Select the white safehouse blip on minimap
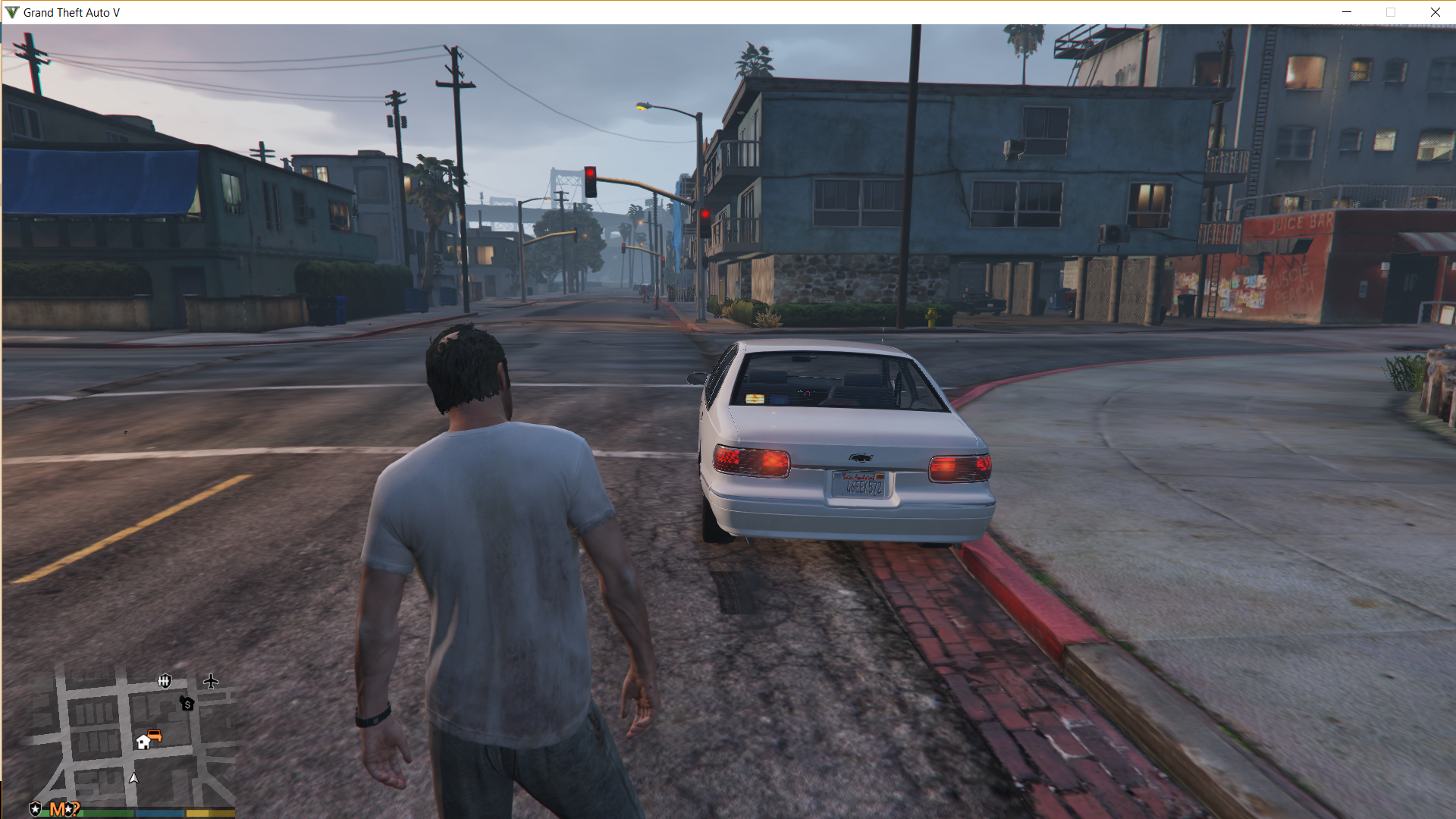 (143, 742)
